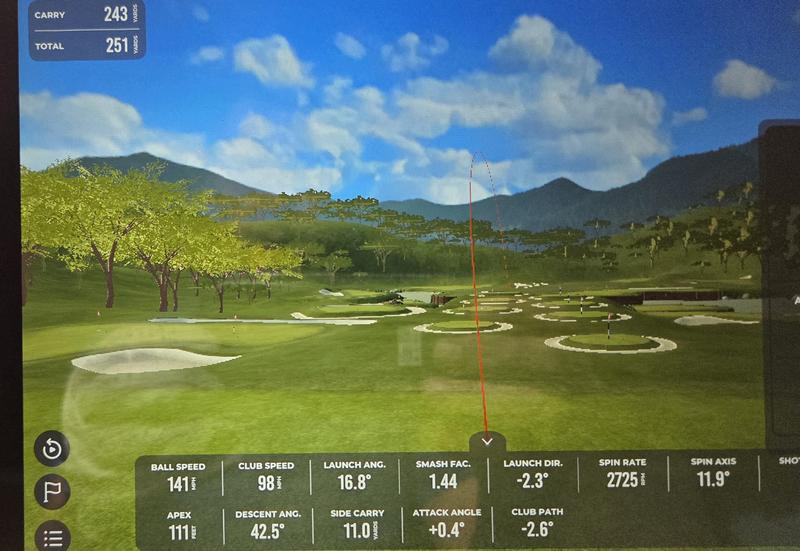
Task: Open the flag target icon
Action: click(52, 492)
